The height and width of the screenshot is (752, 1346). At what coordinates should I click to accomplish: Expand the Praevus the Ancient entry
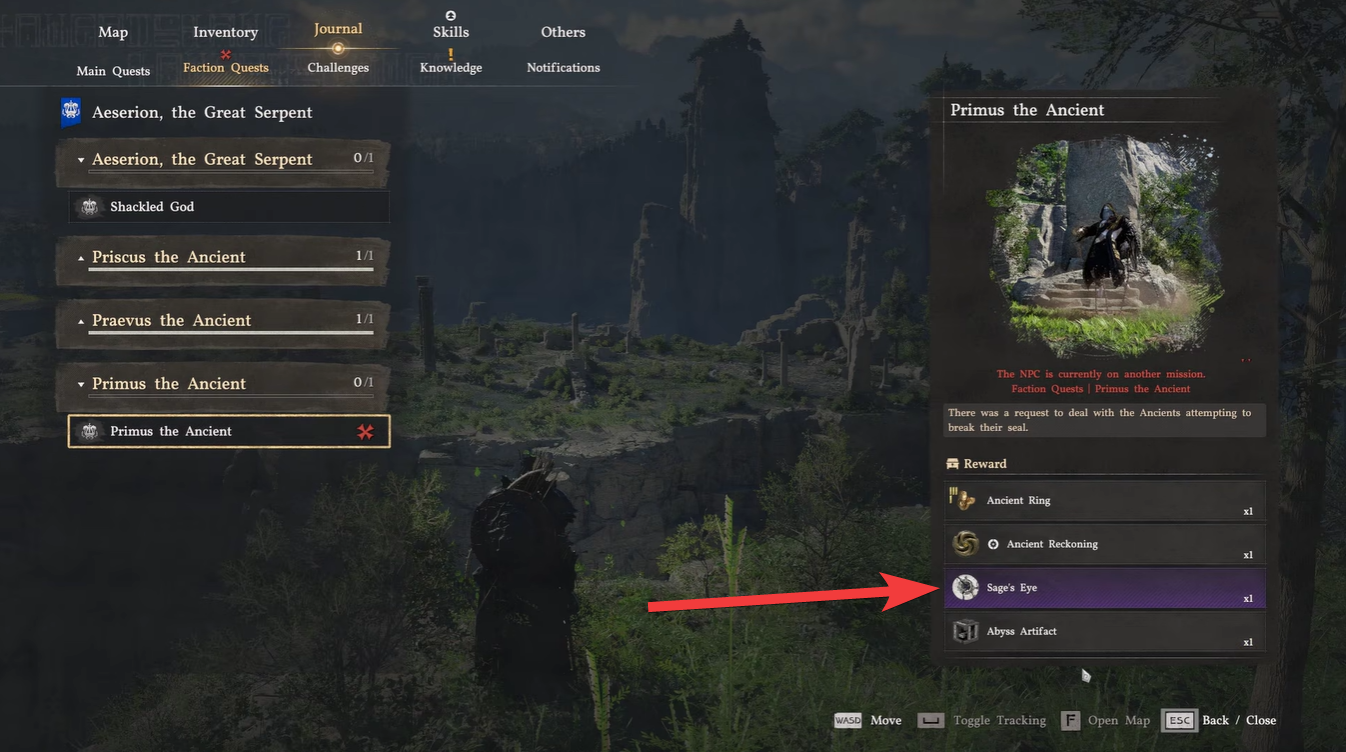[80, 320]
